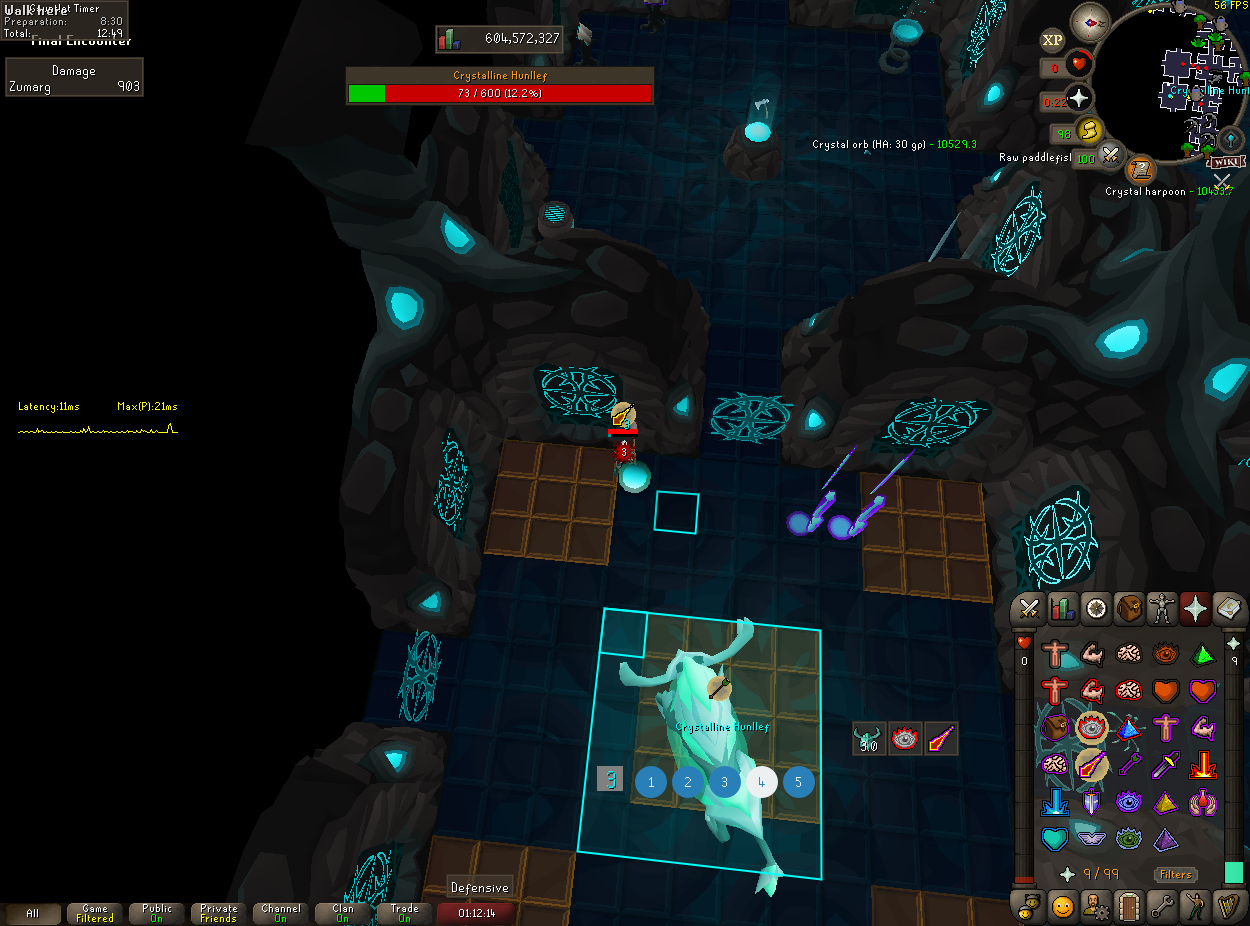Show the Worn Equipment tab
The width and height of the screenshot is (1250, 926).
(x=1162, y=608)
